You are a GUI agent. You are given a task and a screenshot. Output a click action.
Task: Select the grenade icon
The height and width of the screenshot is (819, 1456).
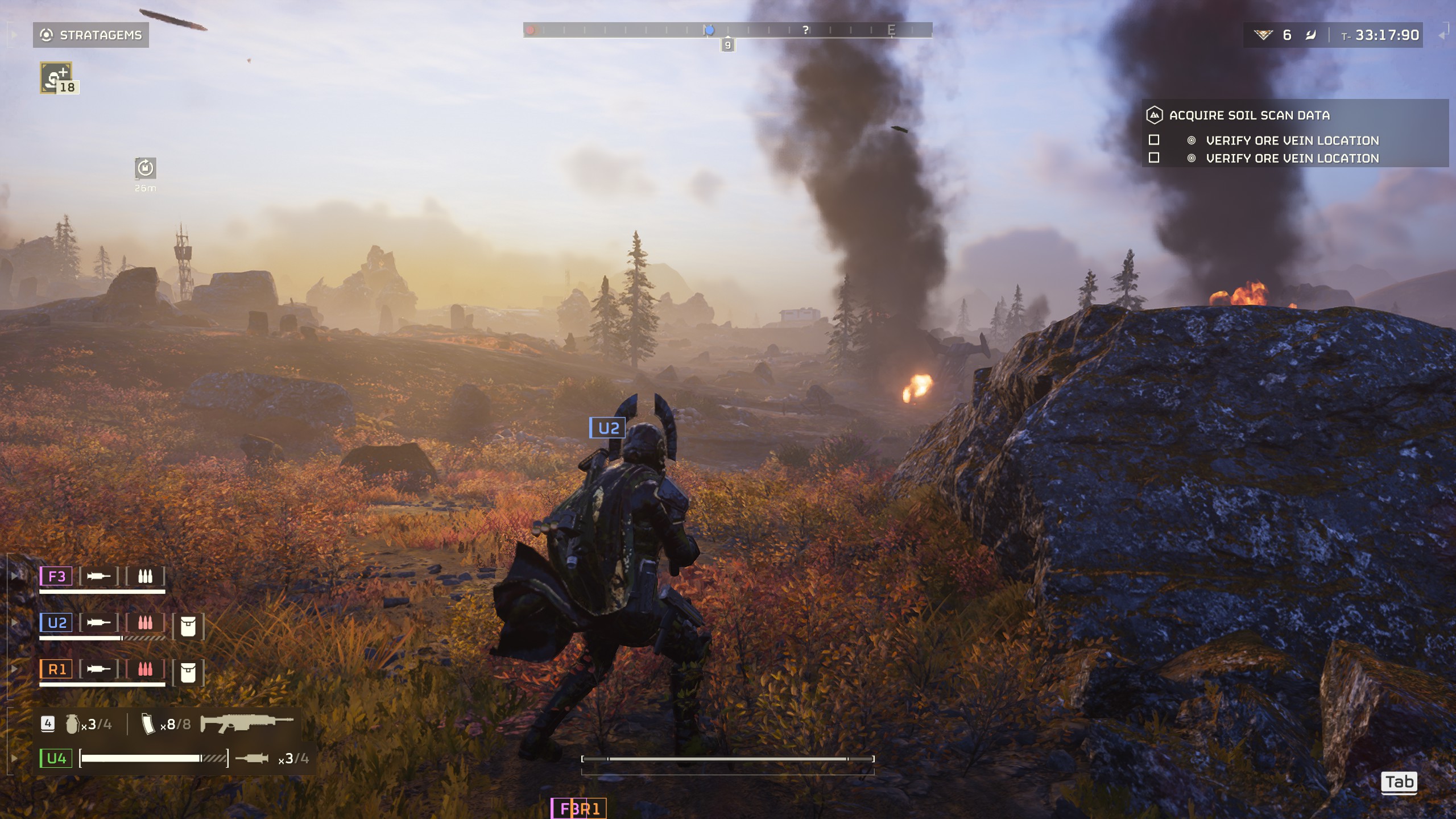point(72,724)
